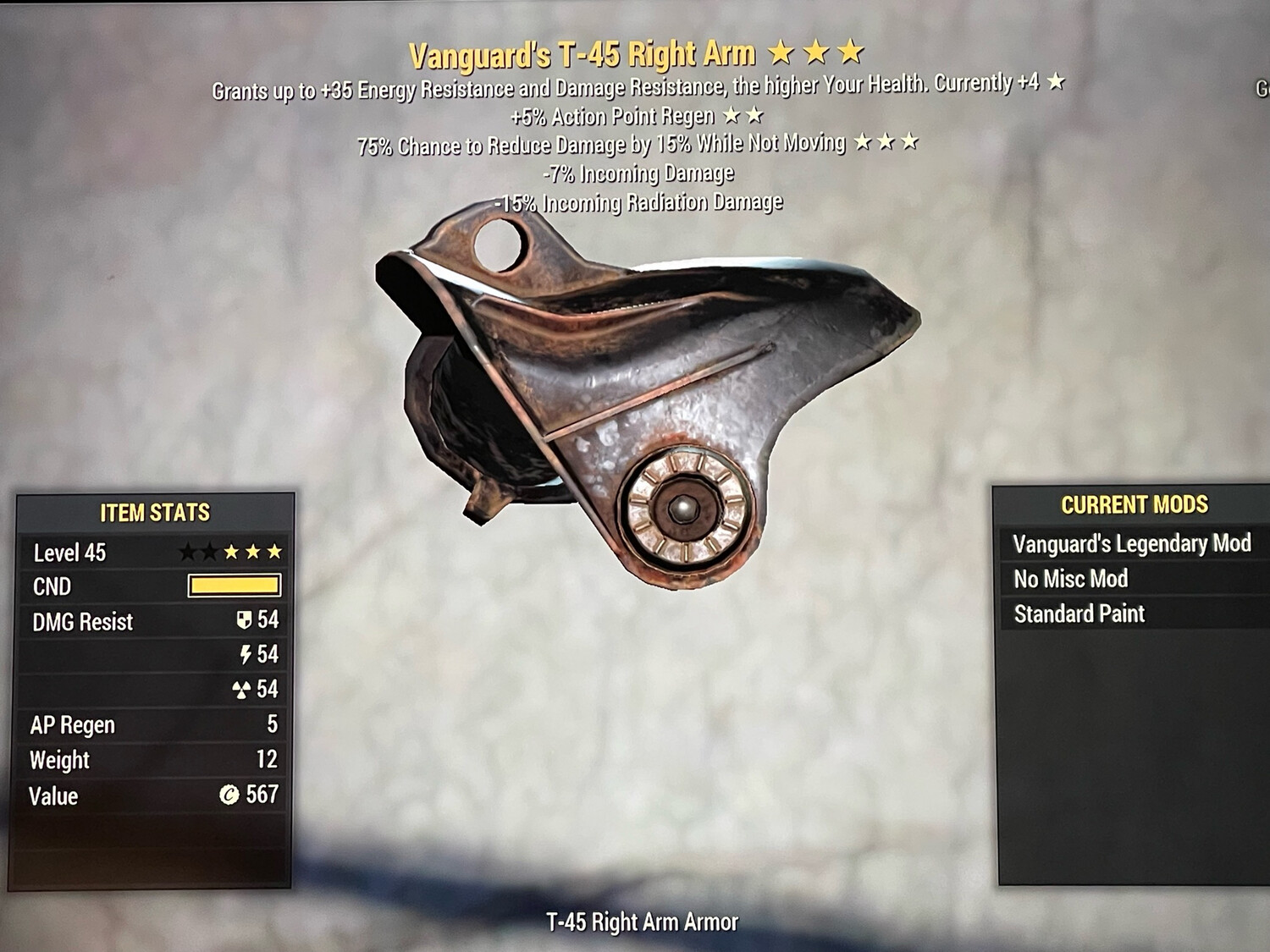Viewport: 1270px width, 952px height.
Task: Click the yellow CND condition bar
Action: pyautogui.click(x=234, y=586)
